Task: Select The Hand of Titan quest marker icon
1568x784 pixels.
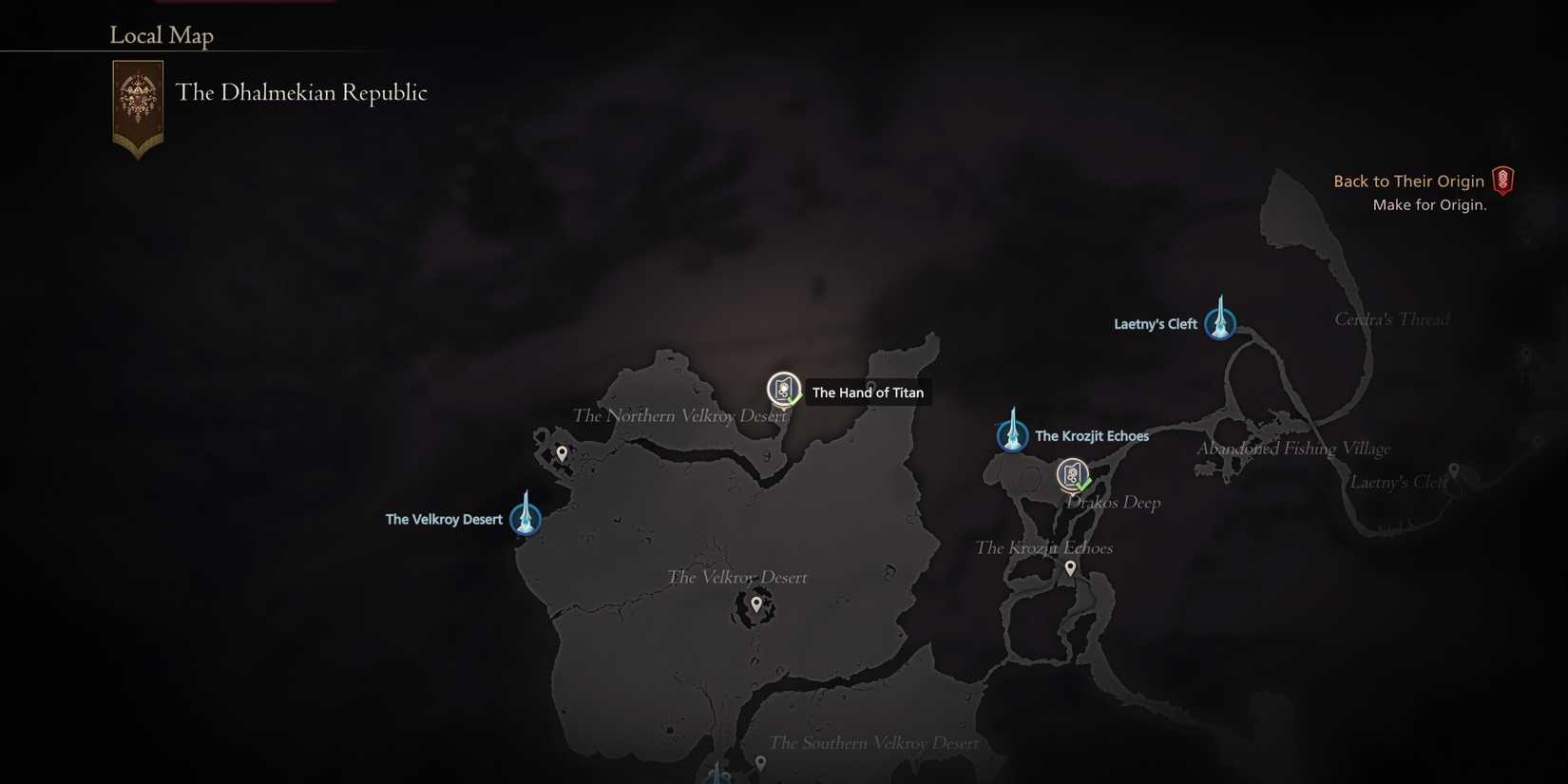Action: 783,388
